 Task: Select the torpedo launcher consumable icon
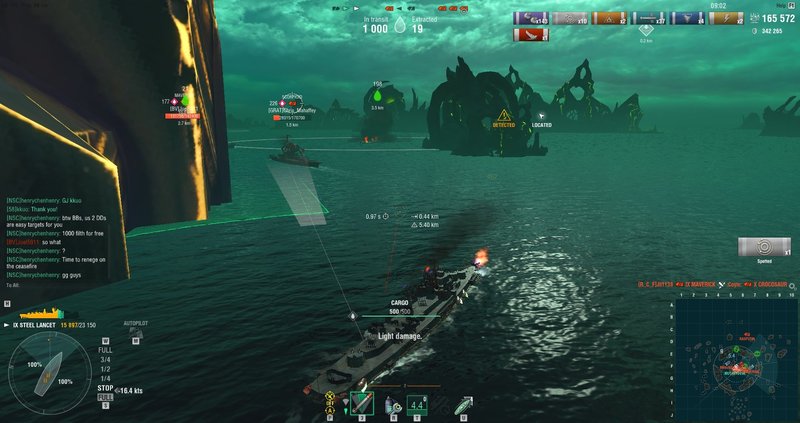362,404
